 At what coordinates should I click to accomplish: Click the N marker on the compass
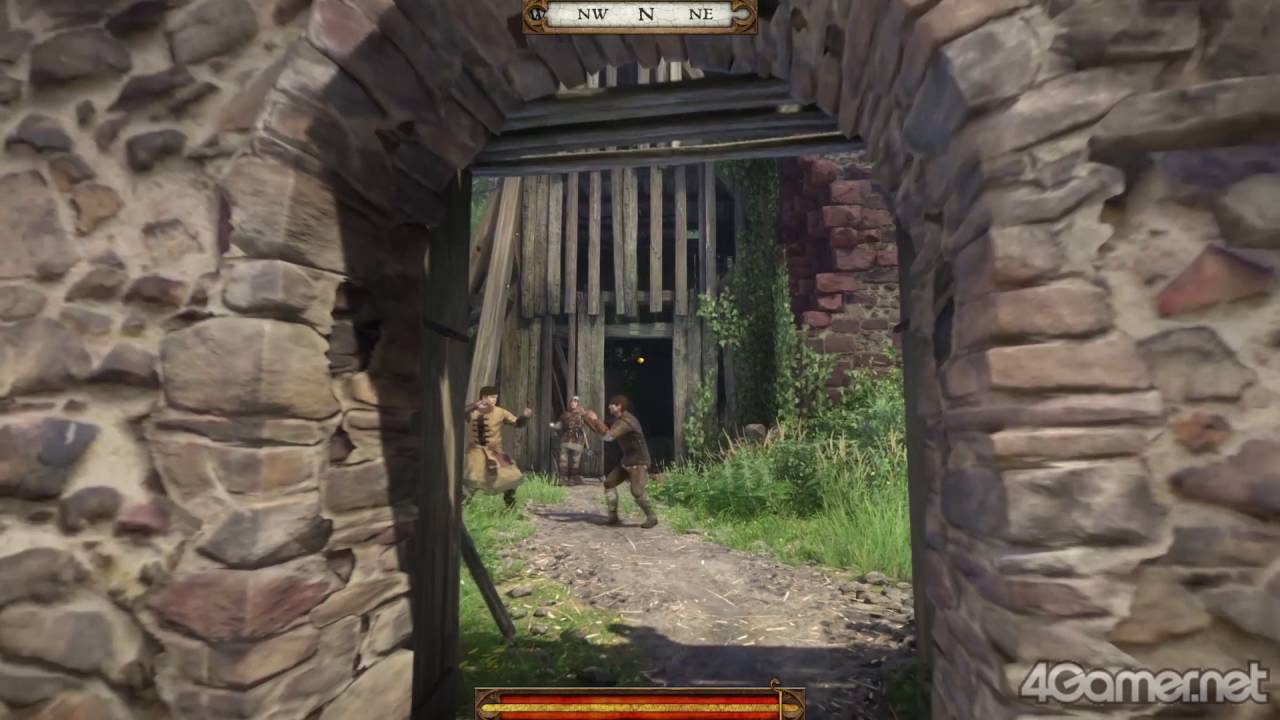645,13
